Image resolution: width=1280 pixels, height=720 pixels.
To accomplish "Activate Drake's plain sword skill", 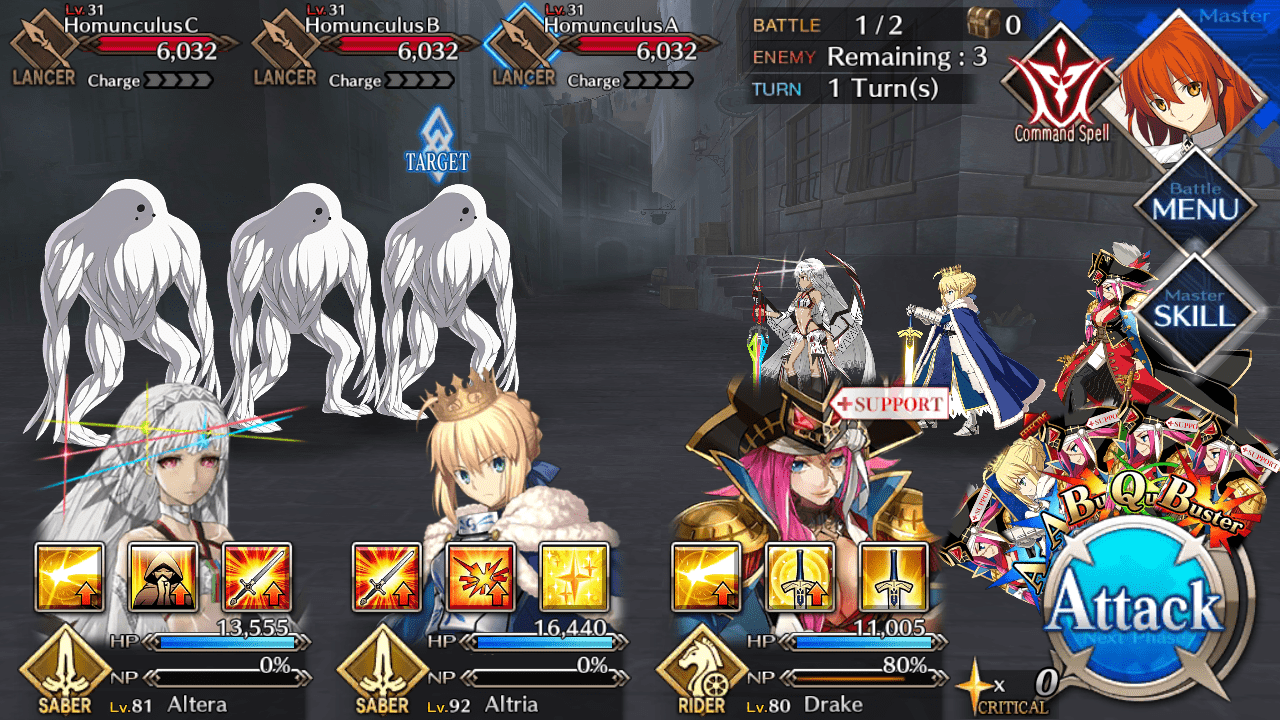I will coord(893,577).
